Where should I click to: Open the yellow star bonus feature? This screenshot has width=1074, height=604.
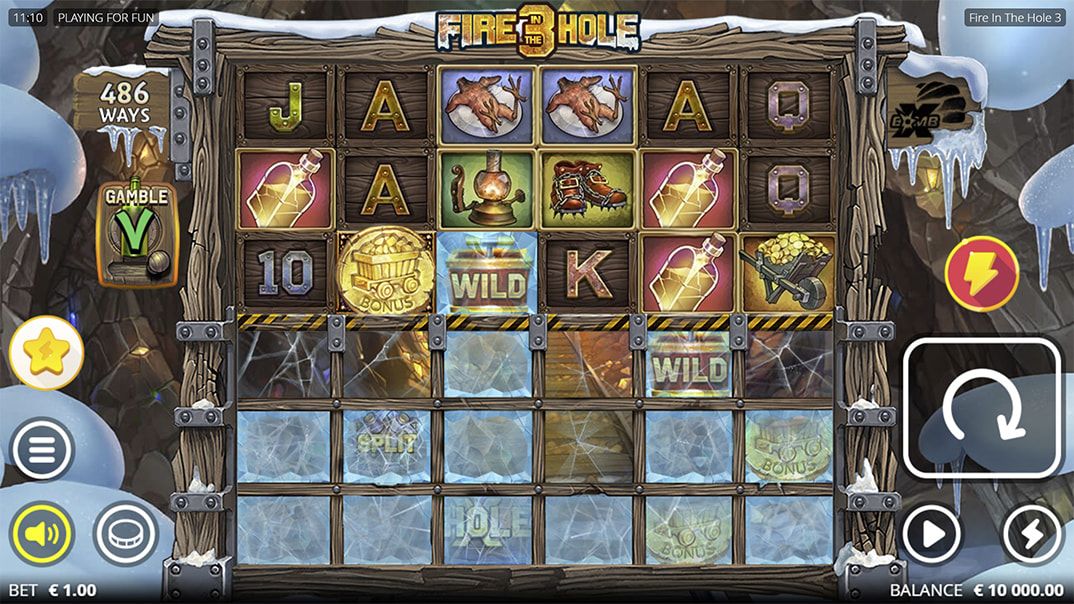click(46, 352)
